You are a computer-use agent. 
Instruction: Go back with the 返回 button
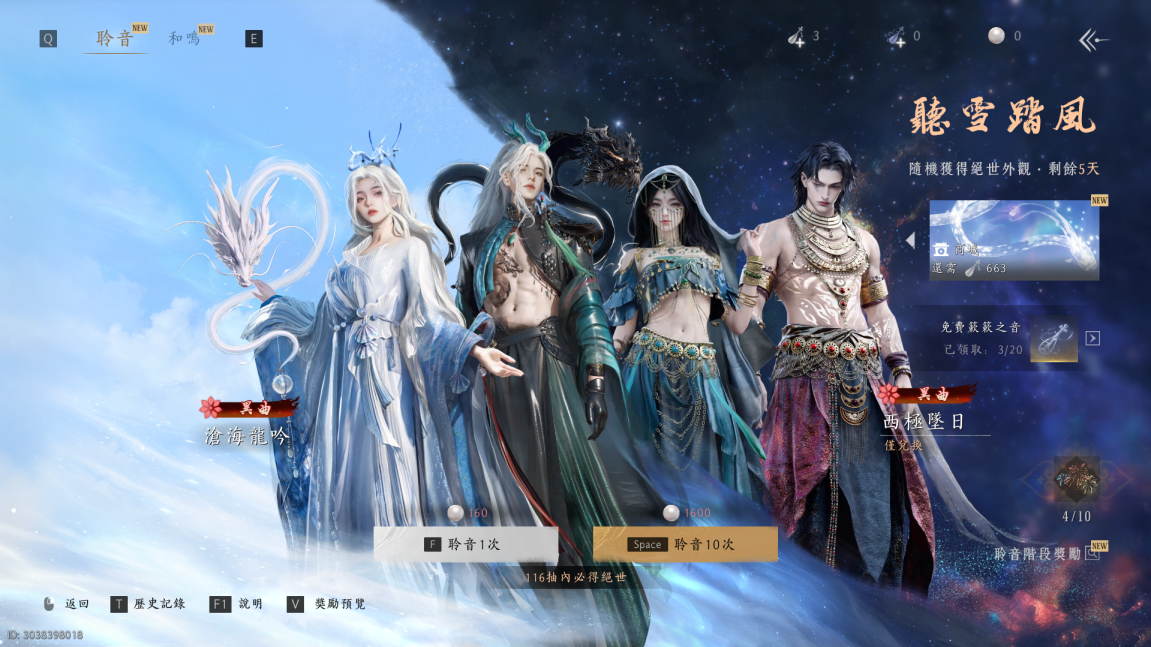pos(67,604)
